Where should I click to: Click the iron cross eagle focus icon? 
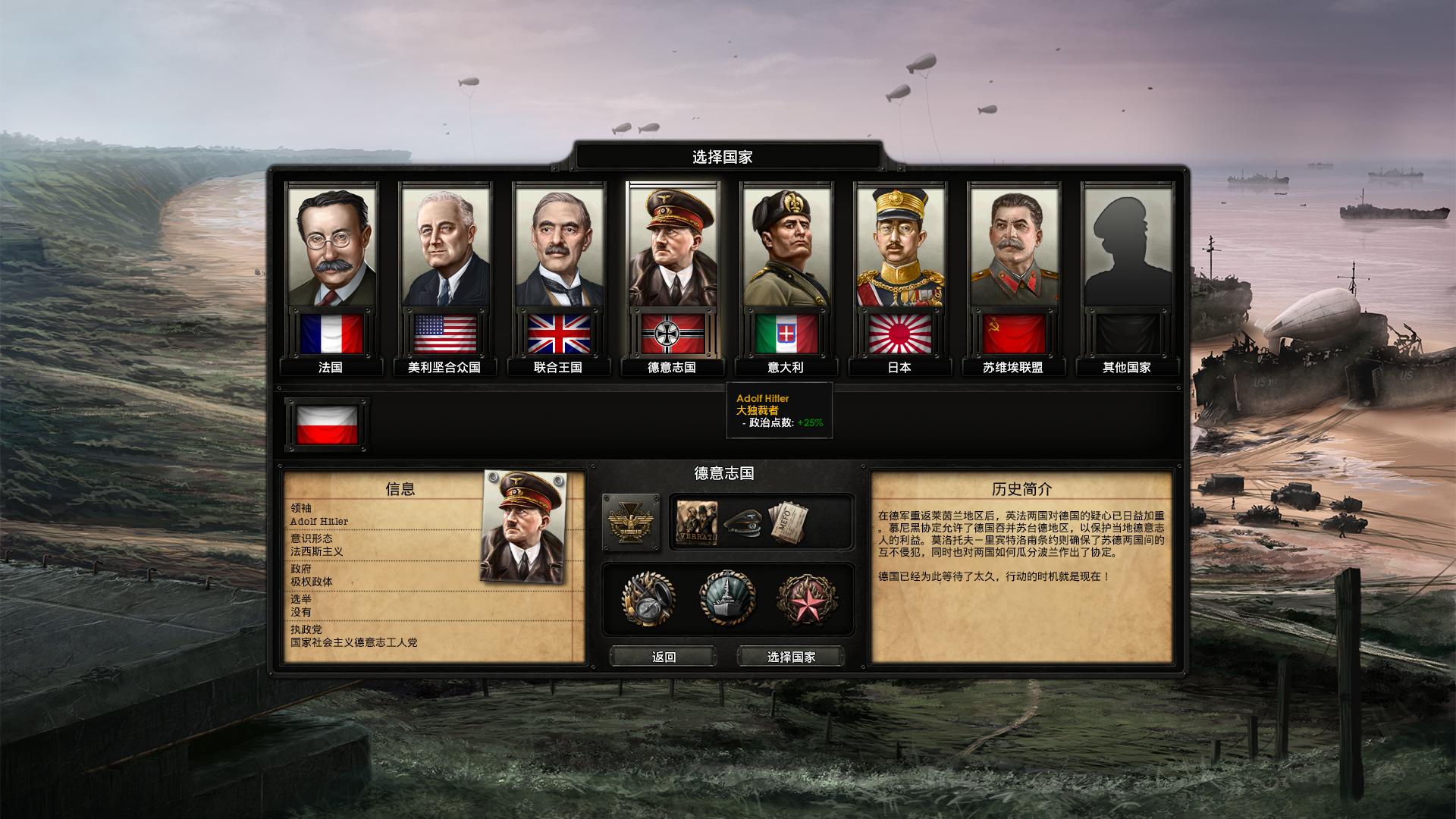tap(630, 522)
